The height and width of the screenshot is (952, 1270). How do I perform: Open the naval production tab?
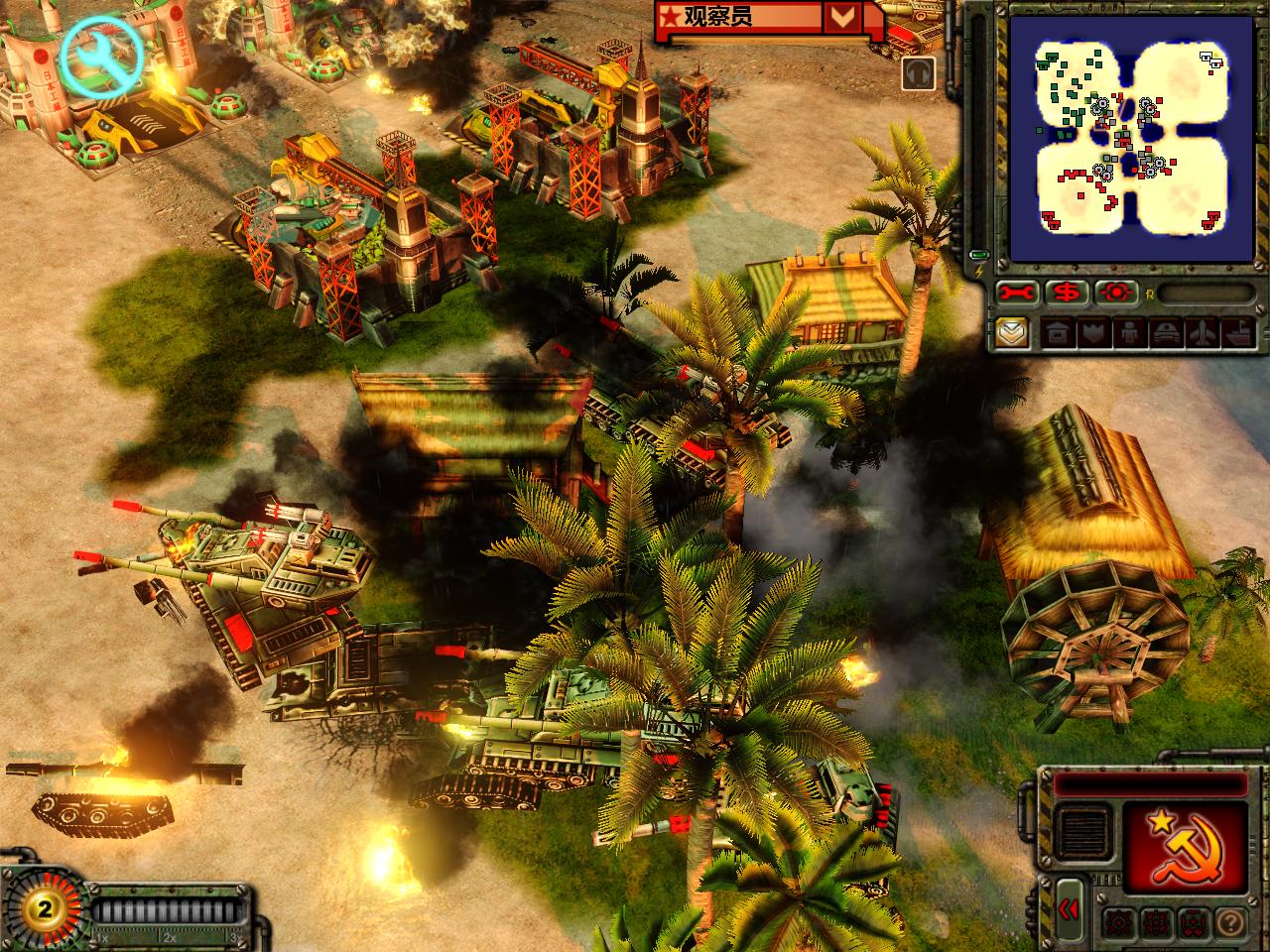pos(1236,334)
